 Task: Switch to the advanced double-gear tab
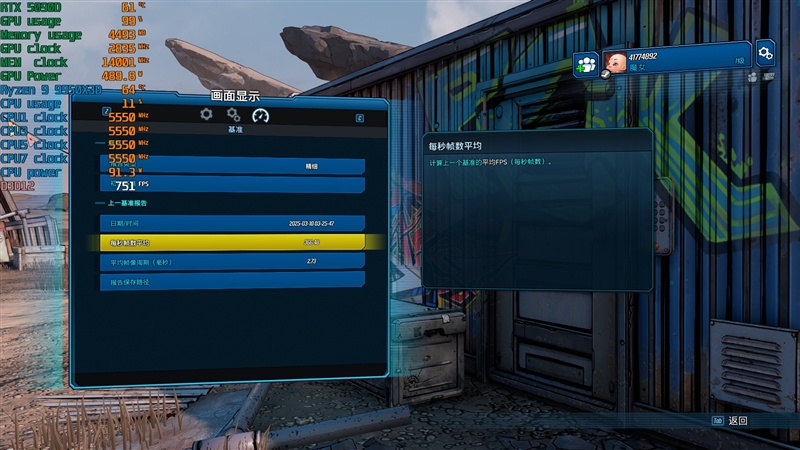(x=233, y=115)
